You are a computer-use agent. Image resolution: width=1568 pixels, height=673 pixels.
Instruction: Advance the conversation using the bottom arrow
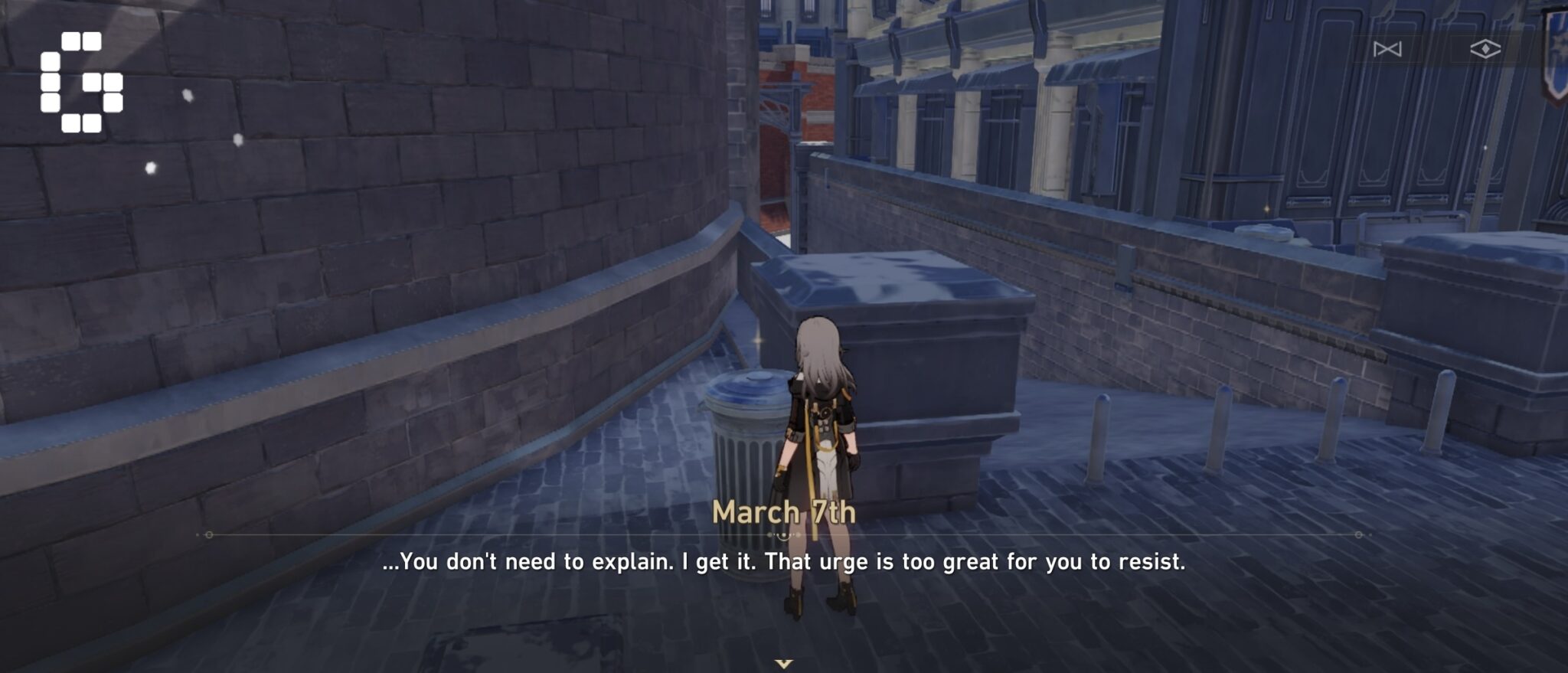784,665
